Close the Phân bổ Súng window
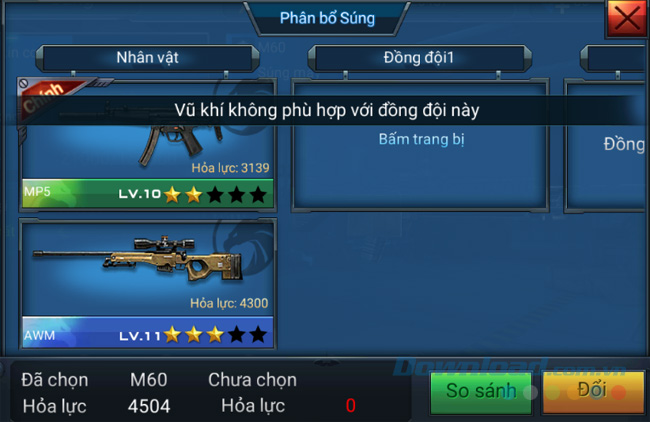Screen dimensions: 650x422 pyautogui.click(x=626, y=18)
